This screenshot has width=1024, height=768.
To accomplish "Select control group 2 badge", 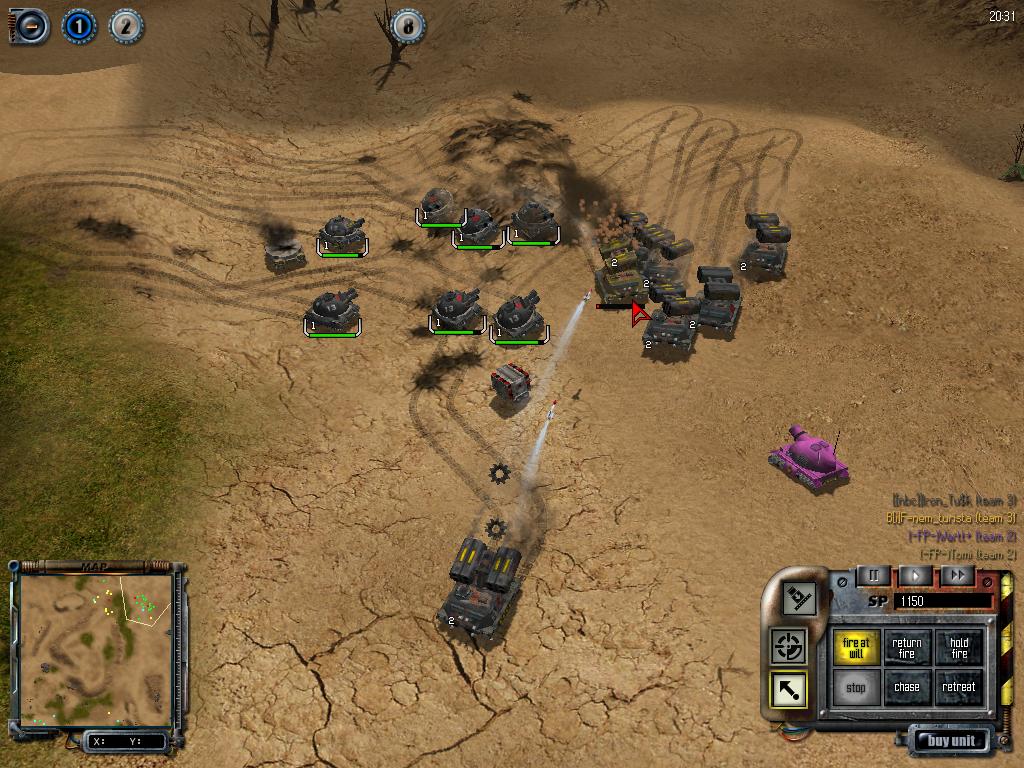I will [125, 26].
